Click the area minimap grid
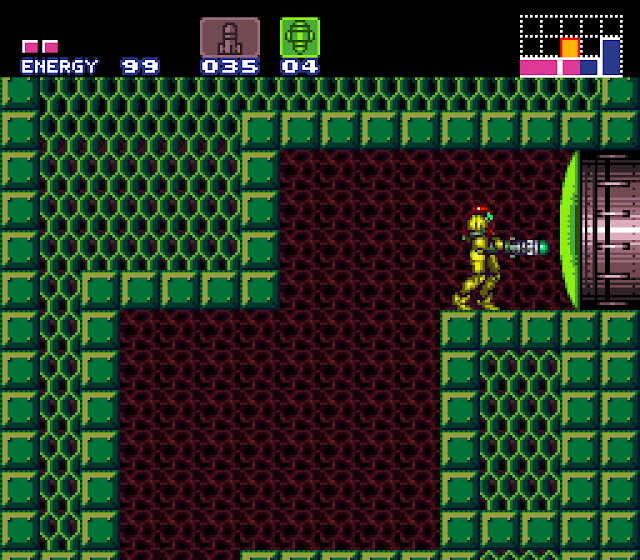The height and width of the screenshot is (560, 640). click(x=570, y=45)
